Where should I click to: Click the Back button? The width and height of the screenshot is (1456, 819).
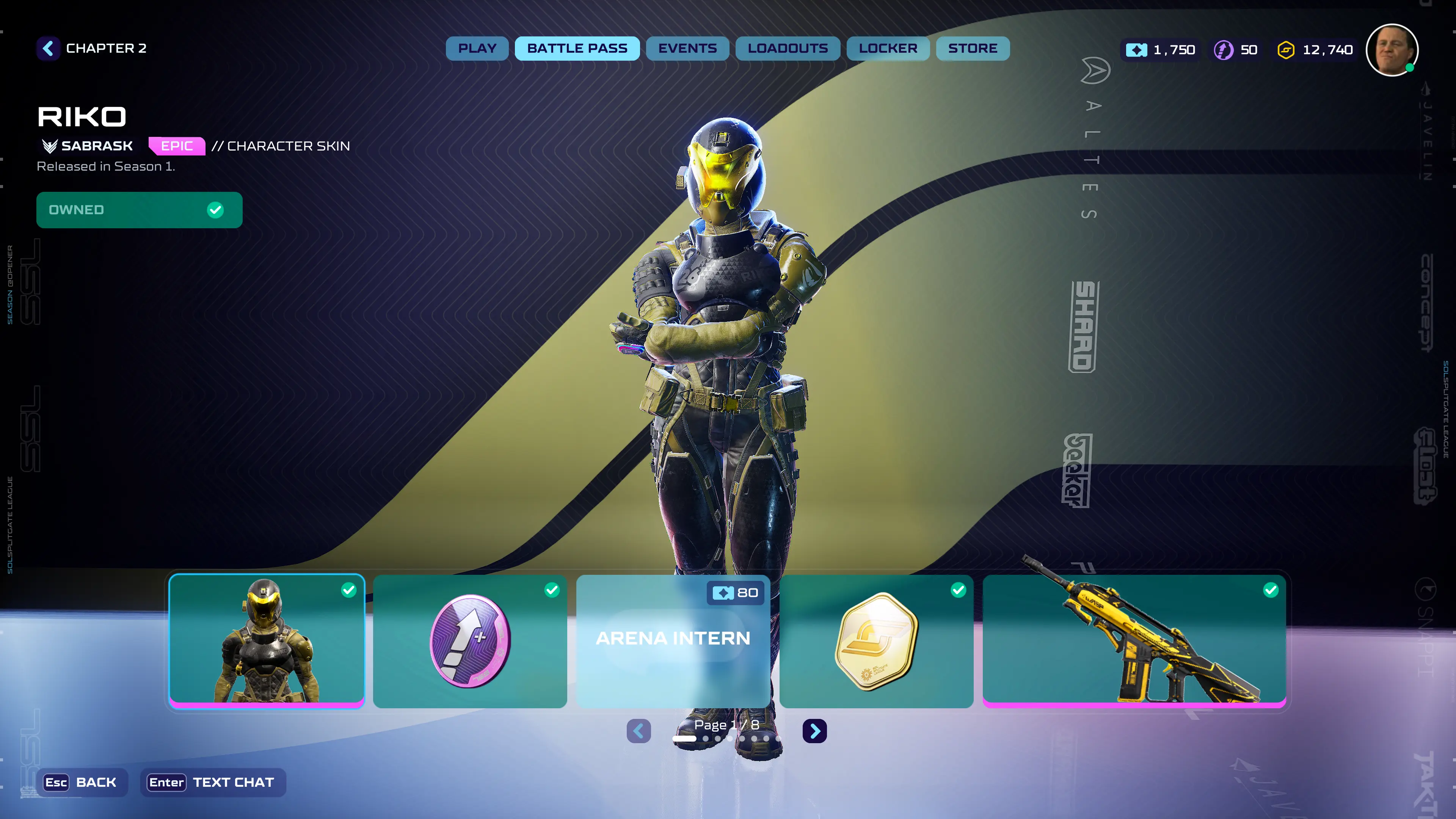82,782
